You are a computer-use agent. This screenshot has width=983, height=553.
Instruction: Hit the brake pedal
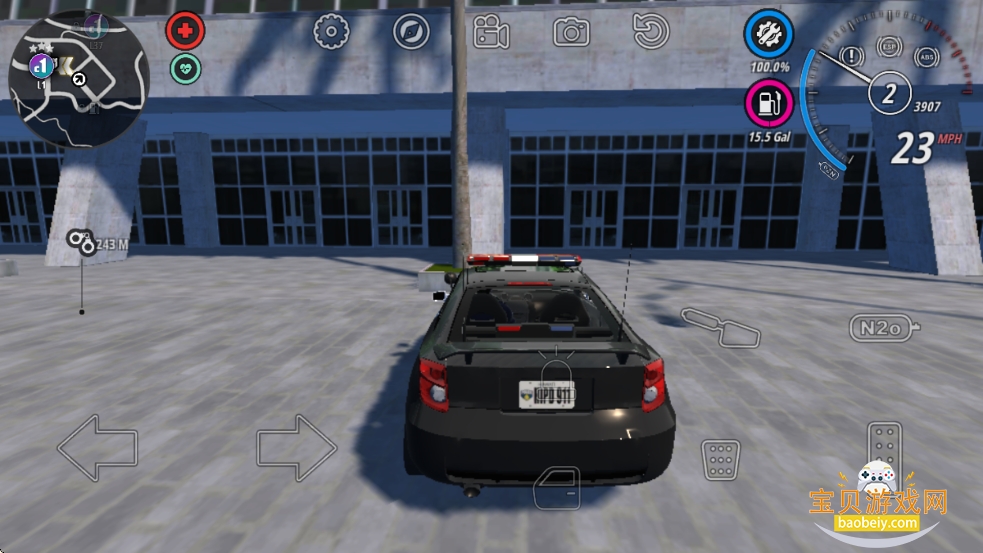pos(720,459)
